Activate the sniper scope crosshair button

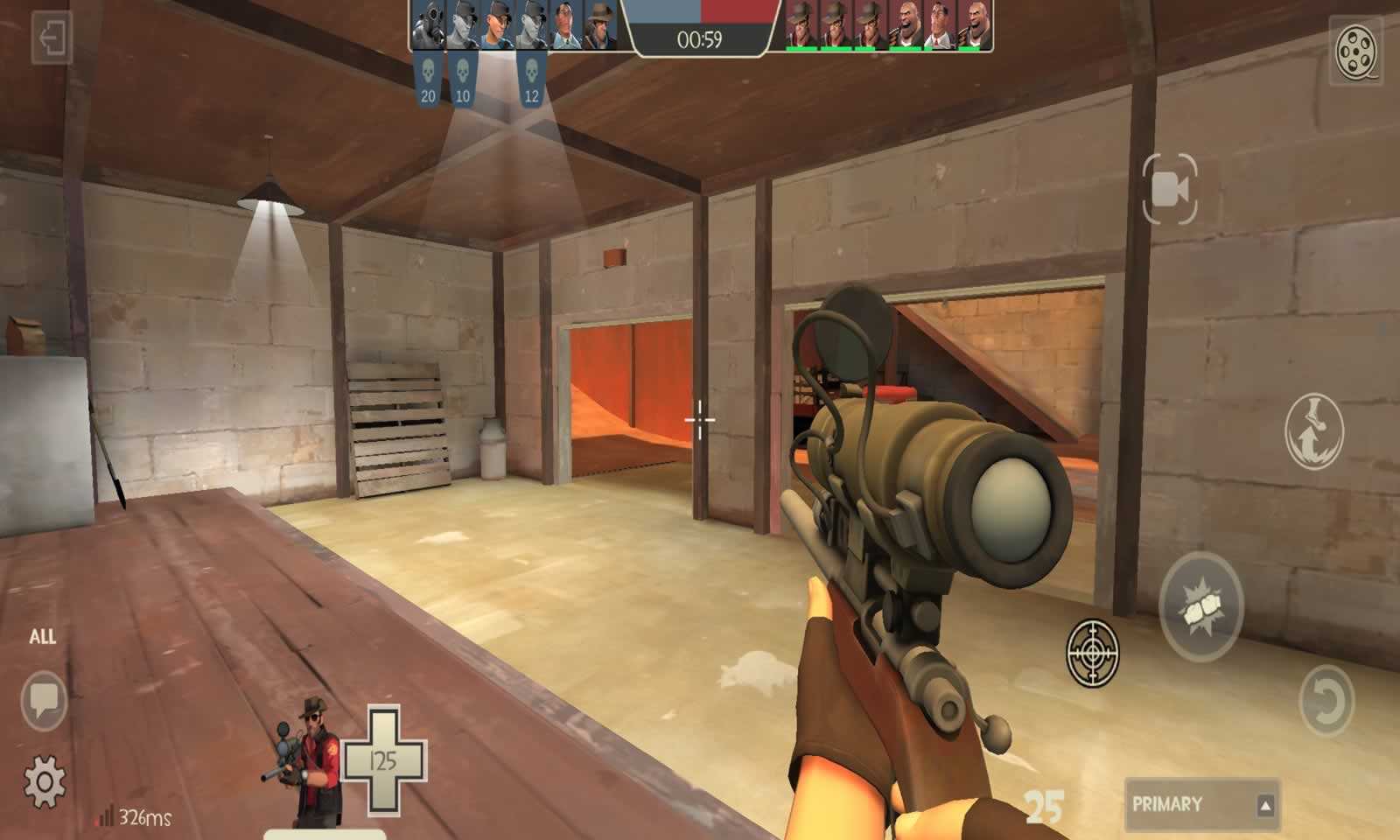tap(1093, 653)
